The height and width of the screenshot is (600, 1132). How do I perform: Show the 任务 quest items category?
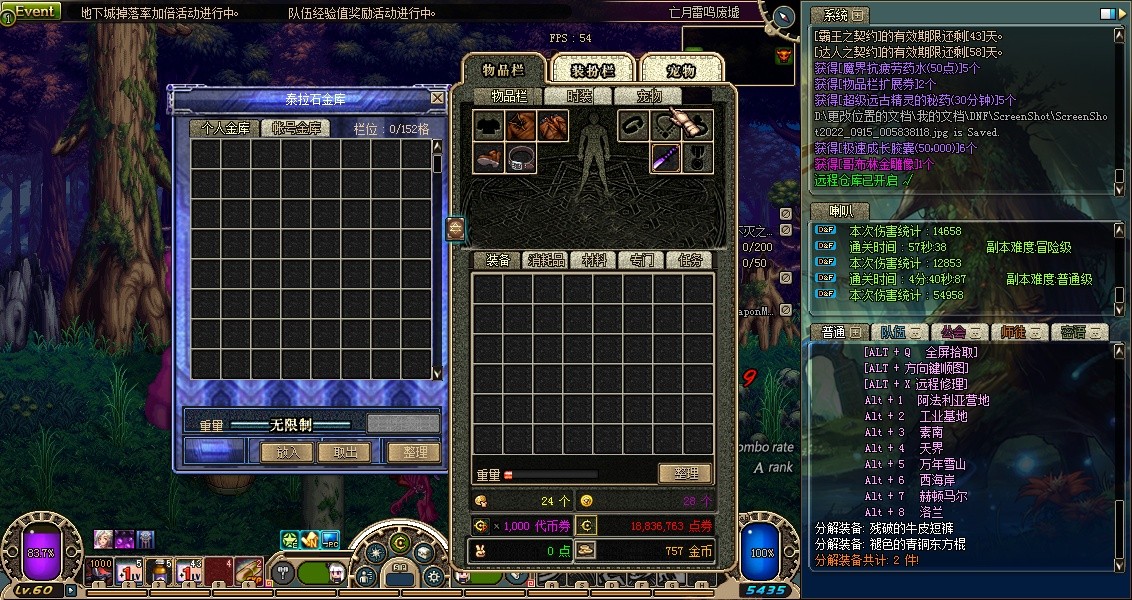pos(690,260)
